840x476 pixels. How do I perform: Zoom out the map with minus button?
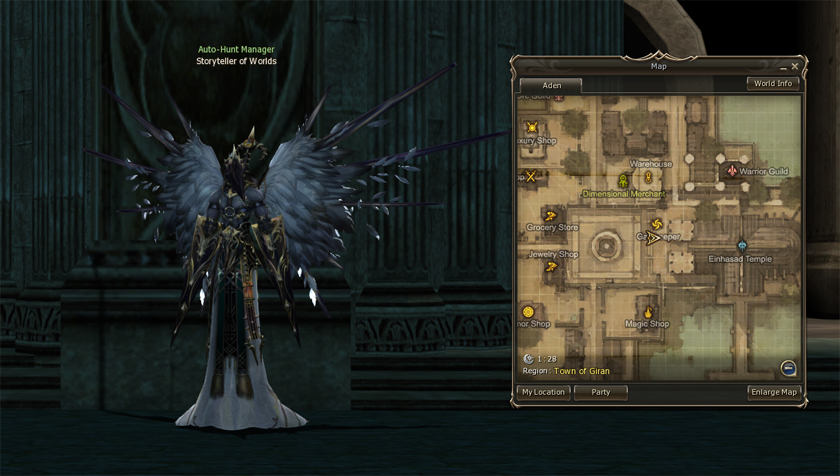click(788, 367)
